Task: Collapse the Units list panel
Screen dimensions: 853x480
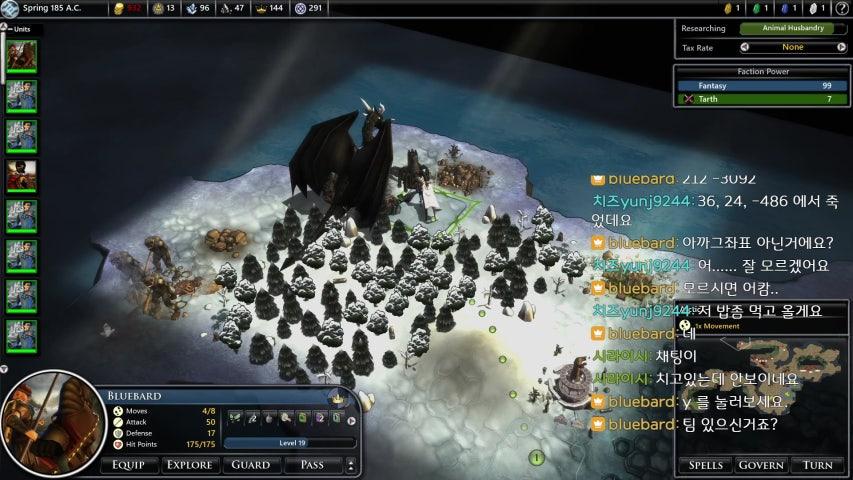Action: click(x=5, y=29)
